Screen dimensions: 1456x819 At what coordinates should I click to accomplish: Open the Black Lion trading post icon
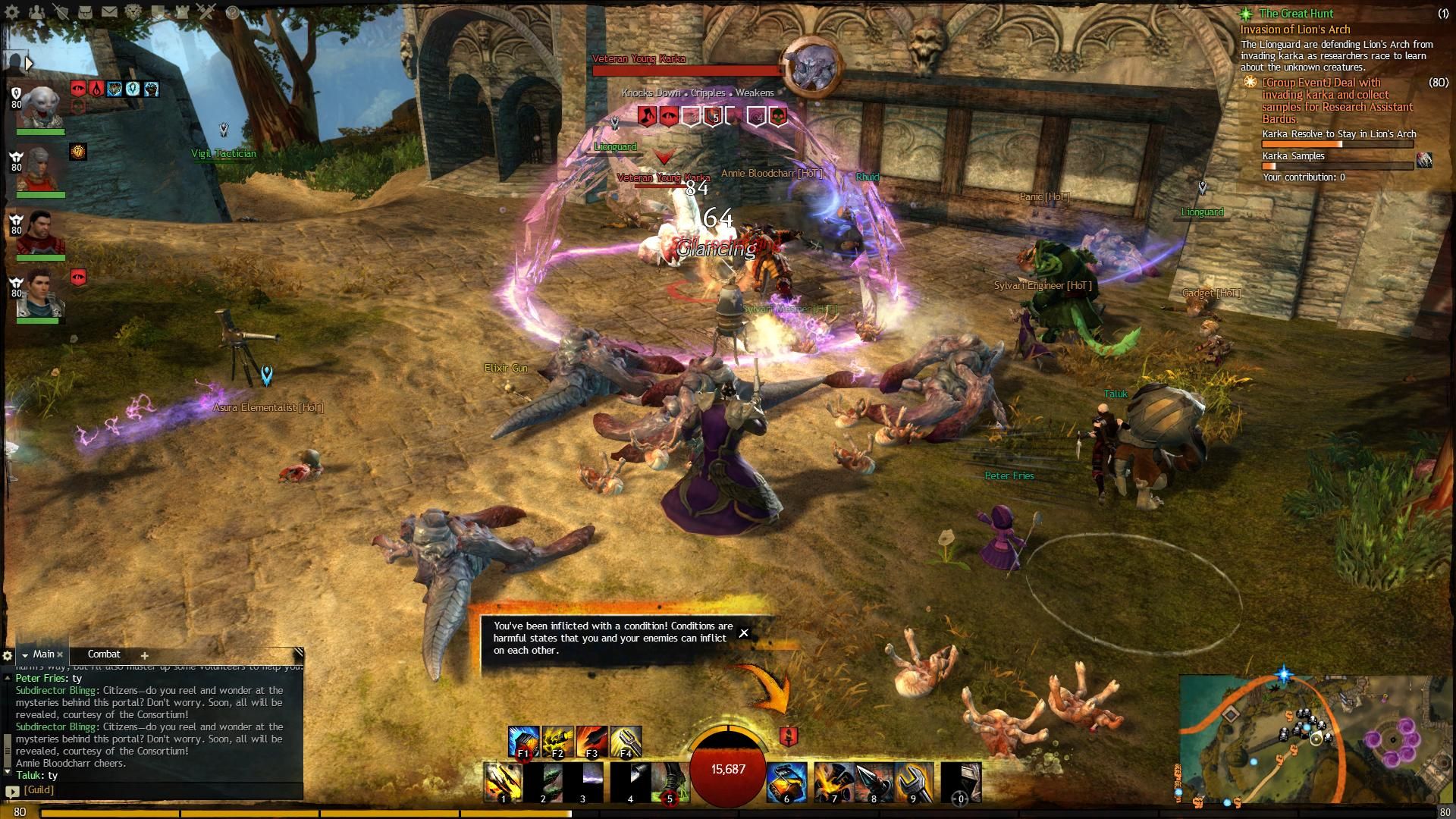(x=133, y=12)
